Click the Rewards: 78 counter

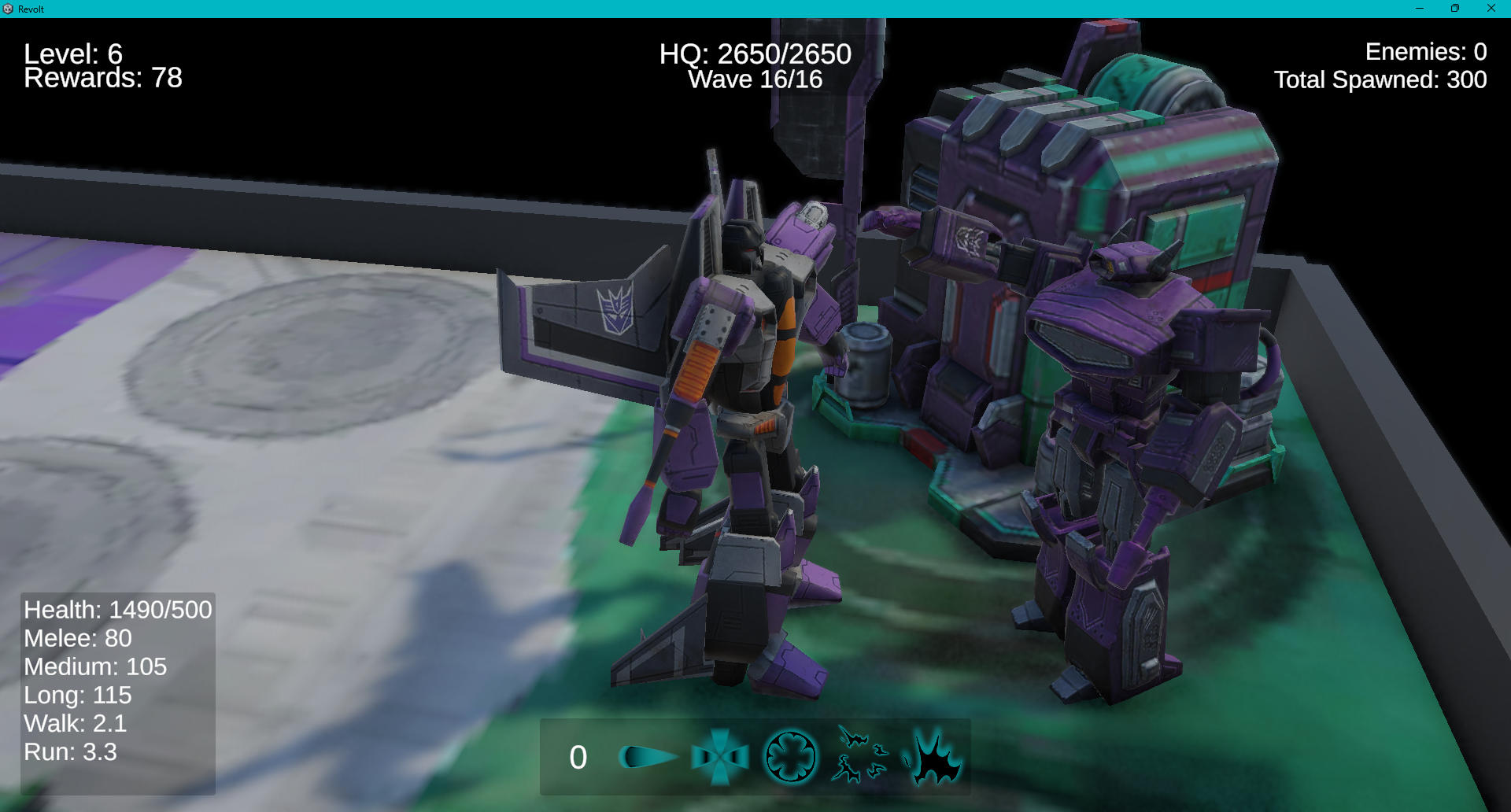(102, 78)
